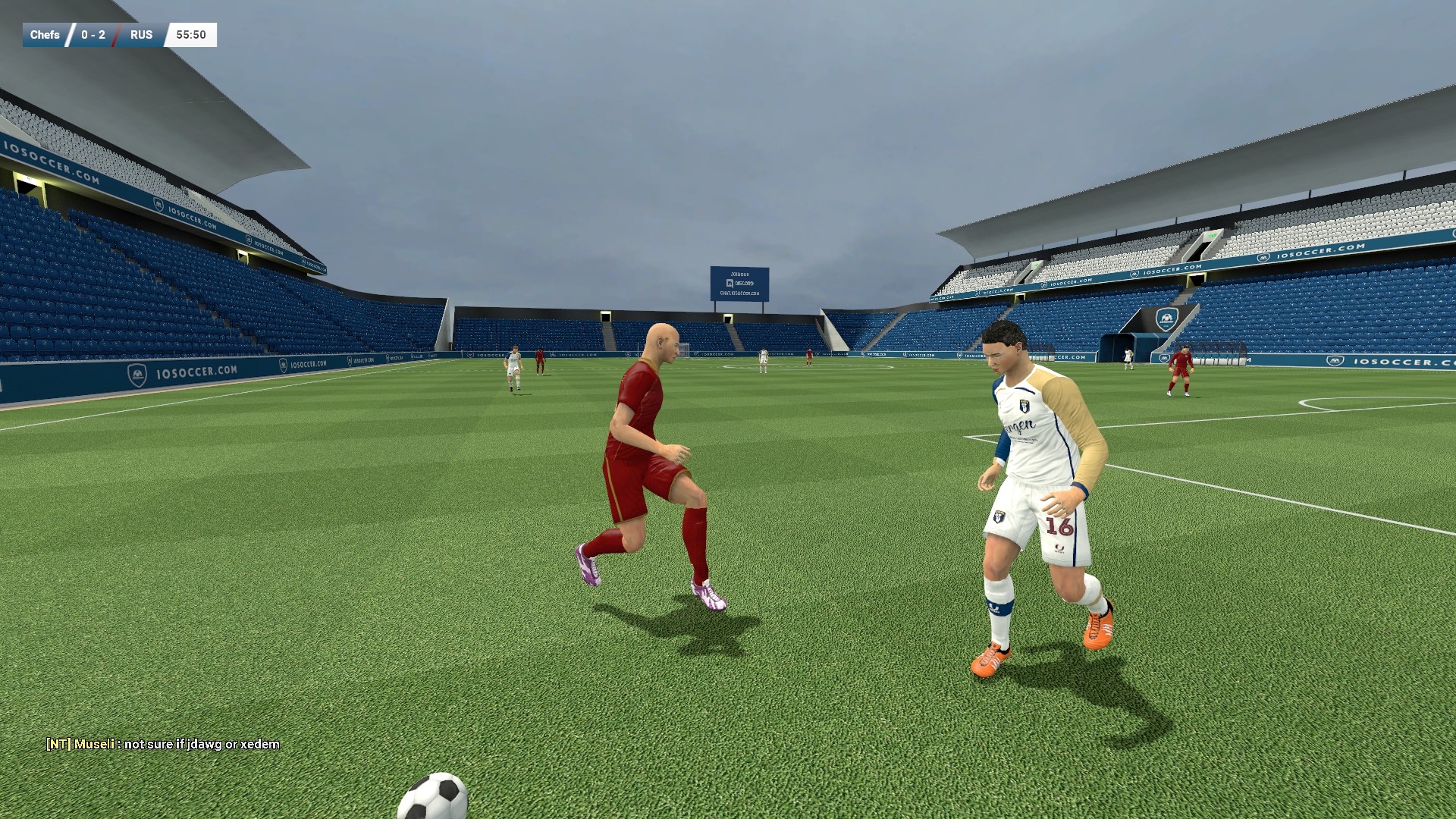Viewport: 1456px width, 819px height.
Task: Click Museli's chat message line
Action: click(x=163, y=744)
